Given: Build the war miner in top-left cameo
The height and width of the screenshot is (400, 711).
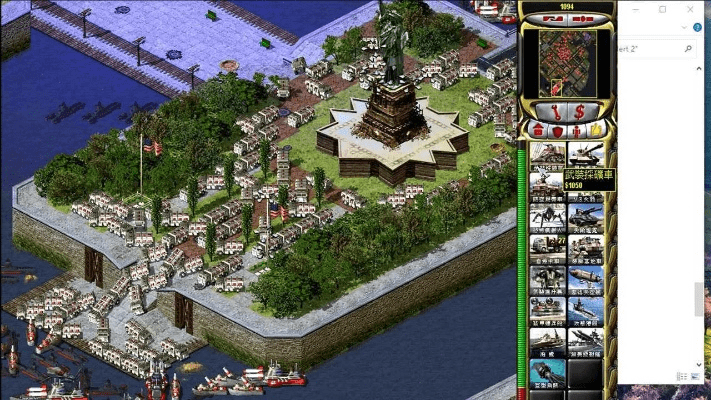Looking at the screenshot, I should 547,153.
